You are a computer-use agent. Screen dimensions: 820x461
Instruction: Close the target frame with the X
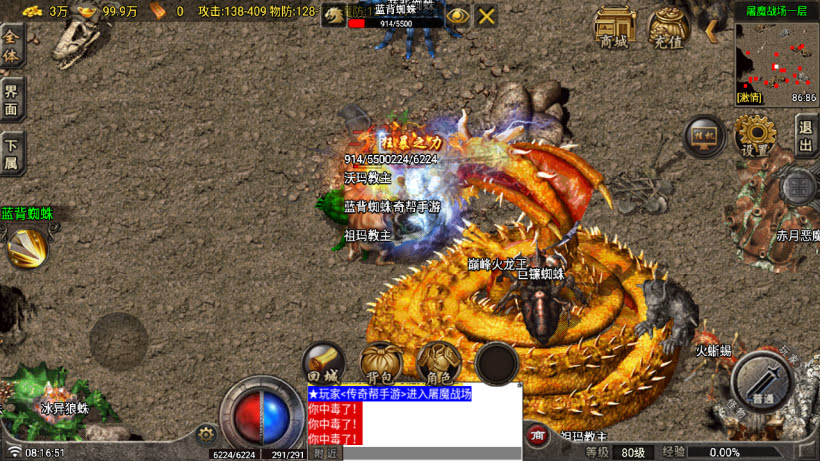click(x=486, y=16)
